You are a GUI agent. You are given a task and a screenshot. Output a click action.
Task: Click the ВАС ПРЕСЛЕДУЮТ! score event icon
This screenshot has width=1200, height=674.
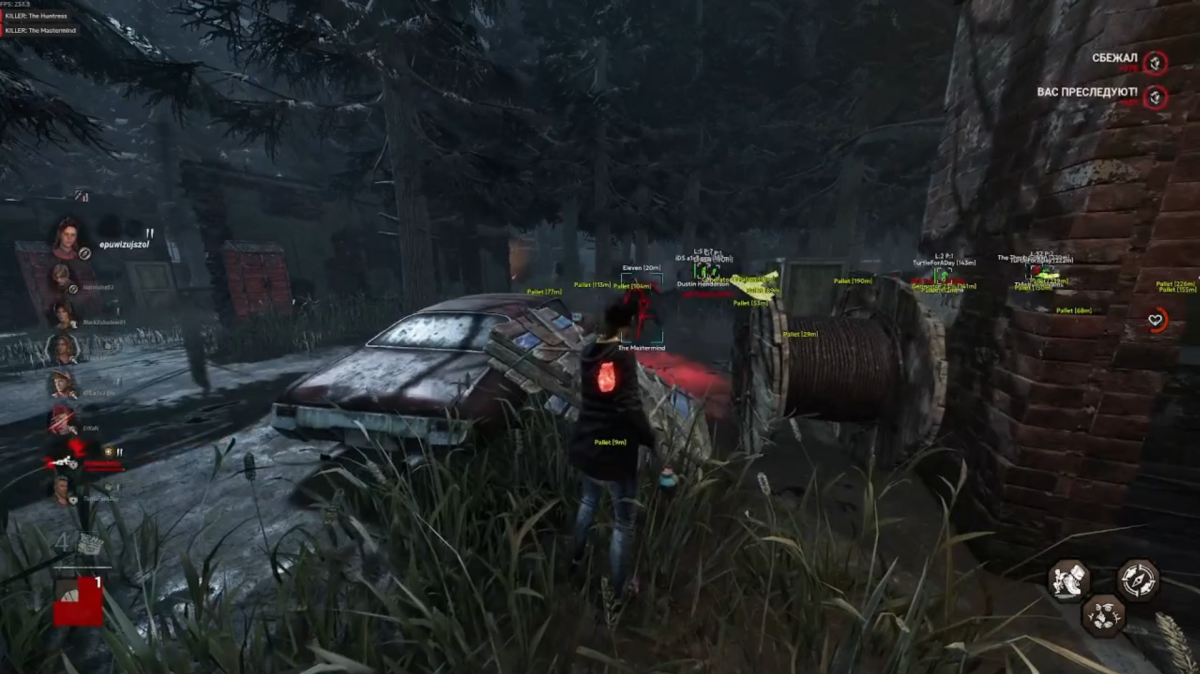point(1156,97)
